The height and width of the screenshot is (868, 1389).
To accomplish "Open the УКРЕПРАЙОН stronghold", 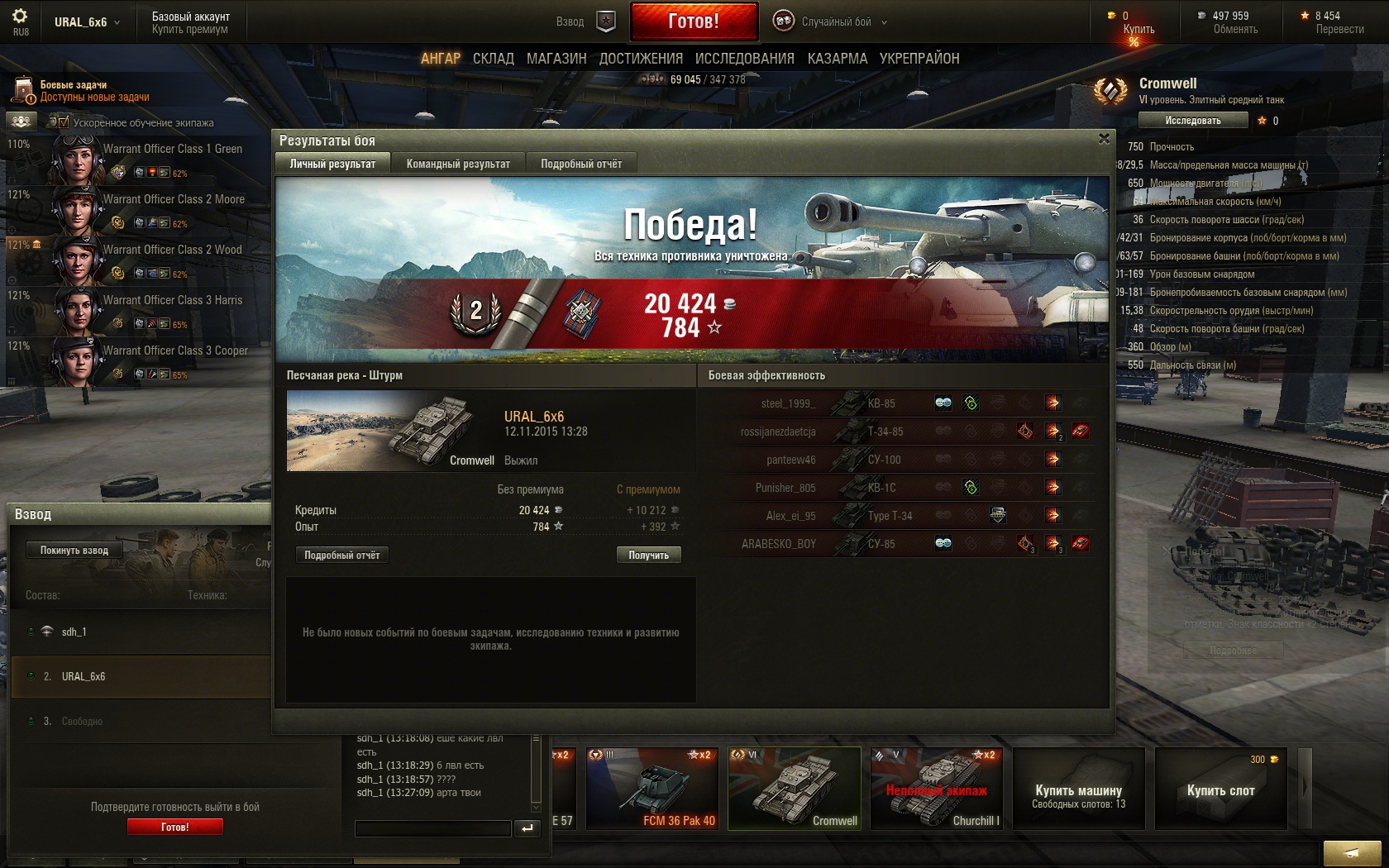I will point(919,59).
